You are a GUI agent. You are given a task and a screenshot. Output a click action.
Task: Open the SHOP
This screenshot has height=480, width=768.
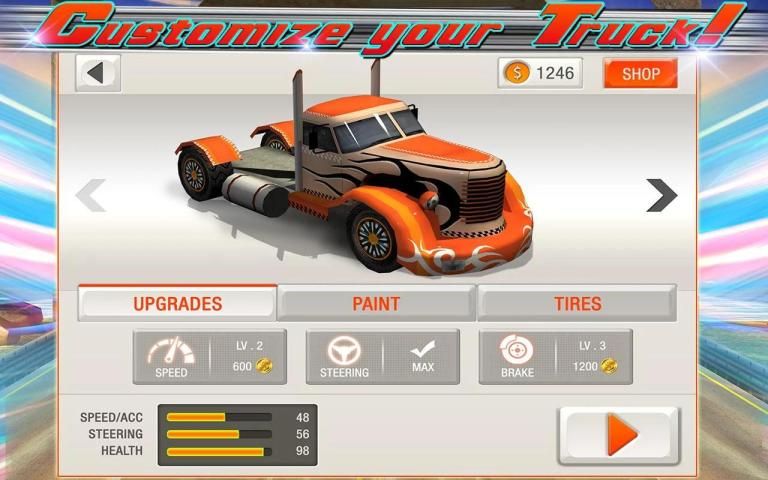pos(640,73)
